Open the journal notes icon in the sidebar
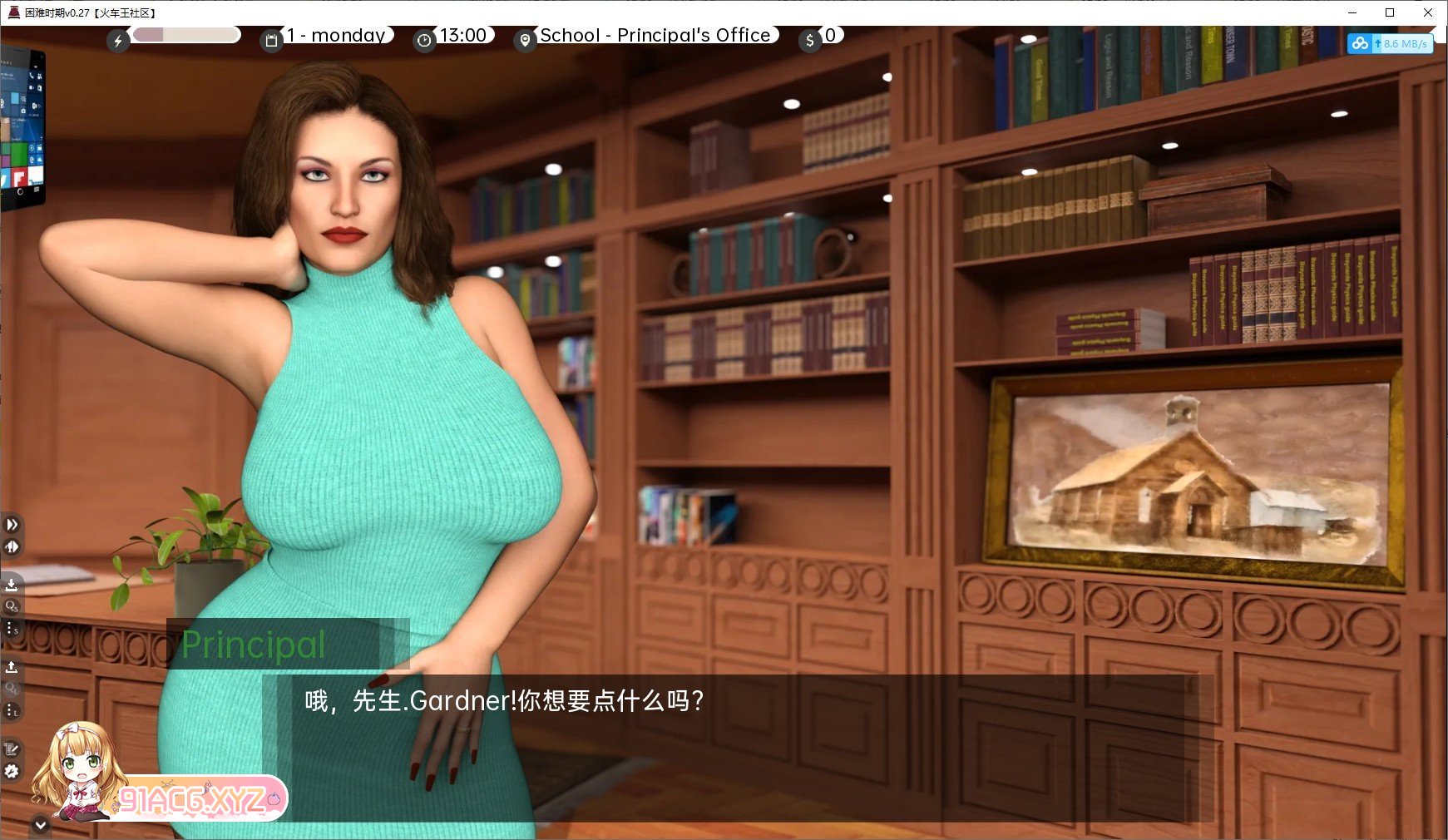The height and width of the screenshot is (840, 1448). [x=12, y=749]
